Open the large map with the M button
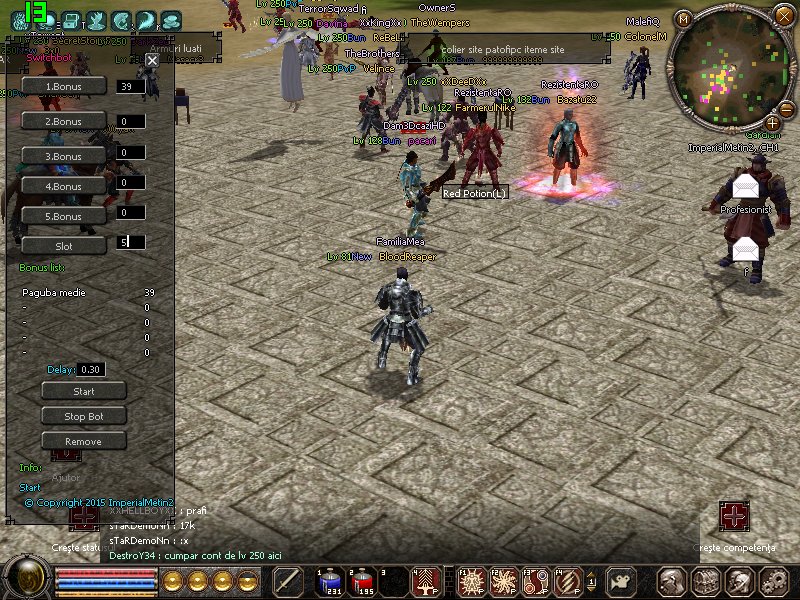The height and width of the screenshot is (600, 800). pyautogui.click(x=684, y=18)
